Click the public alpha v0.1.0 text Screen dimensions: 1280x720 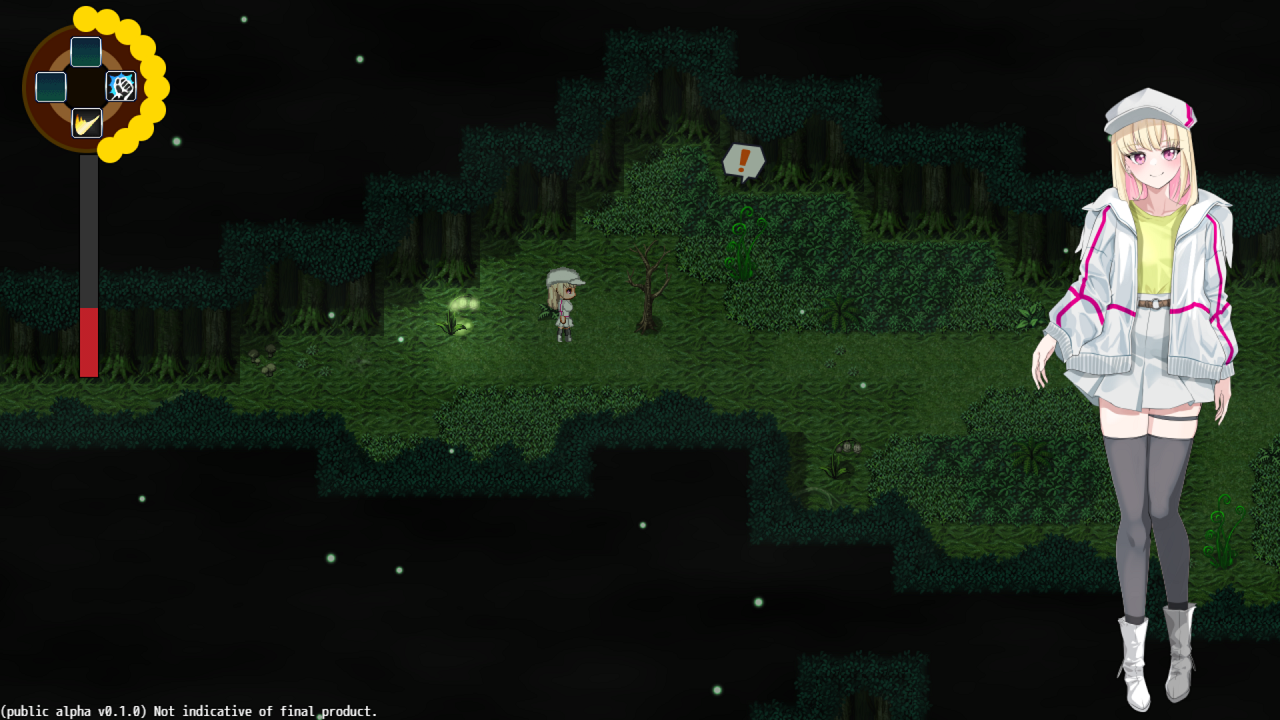190,711
